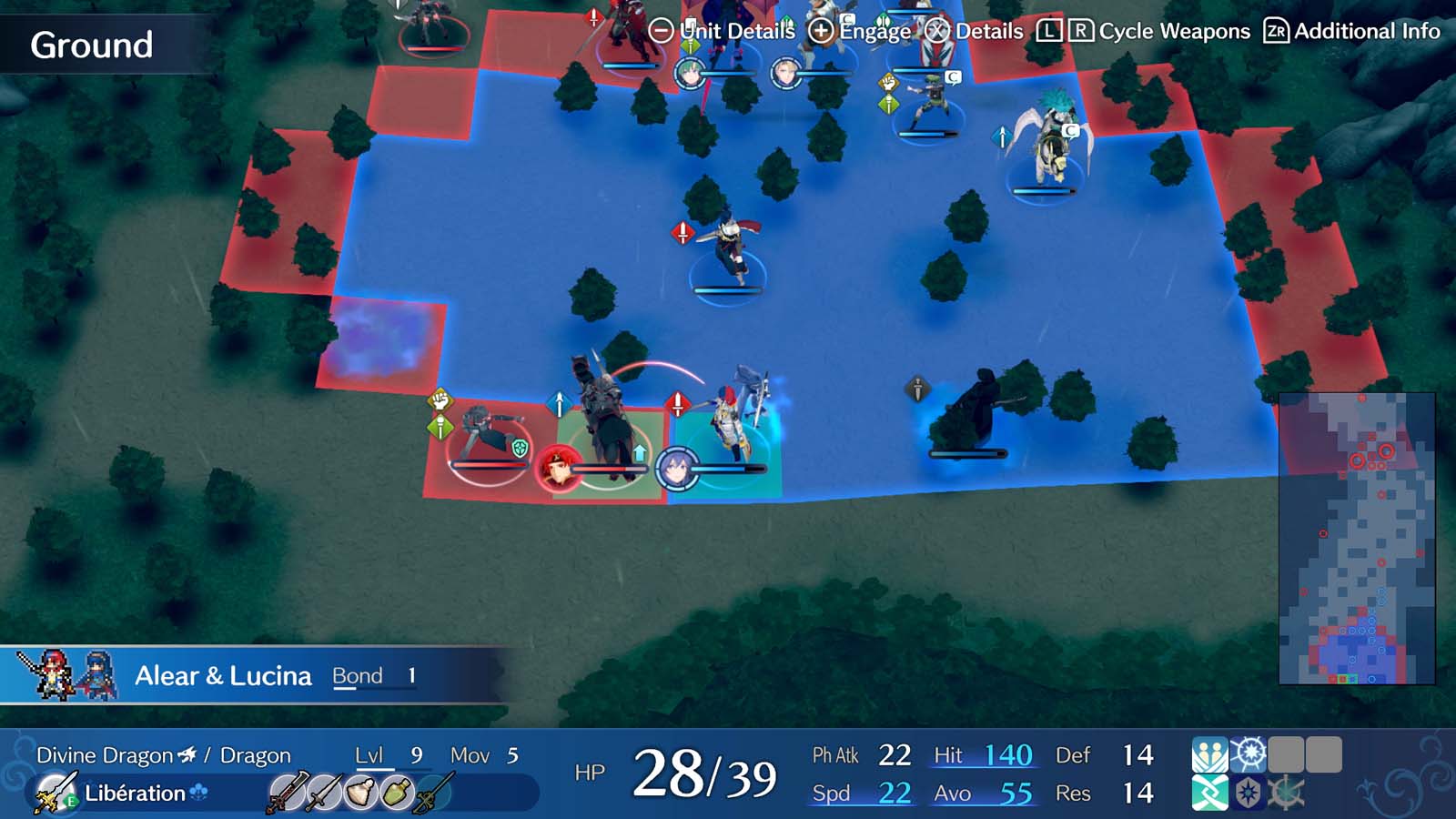Open Cycle Weapons with the L button
1456x819 pixels.
[1049, 31]
